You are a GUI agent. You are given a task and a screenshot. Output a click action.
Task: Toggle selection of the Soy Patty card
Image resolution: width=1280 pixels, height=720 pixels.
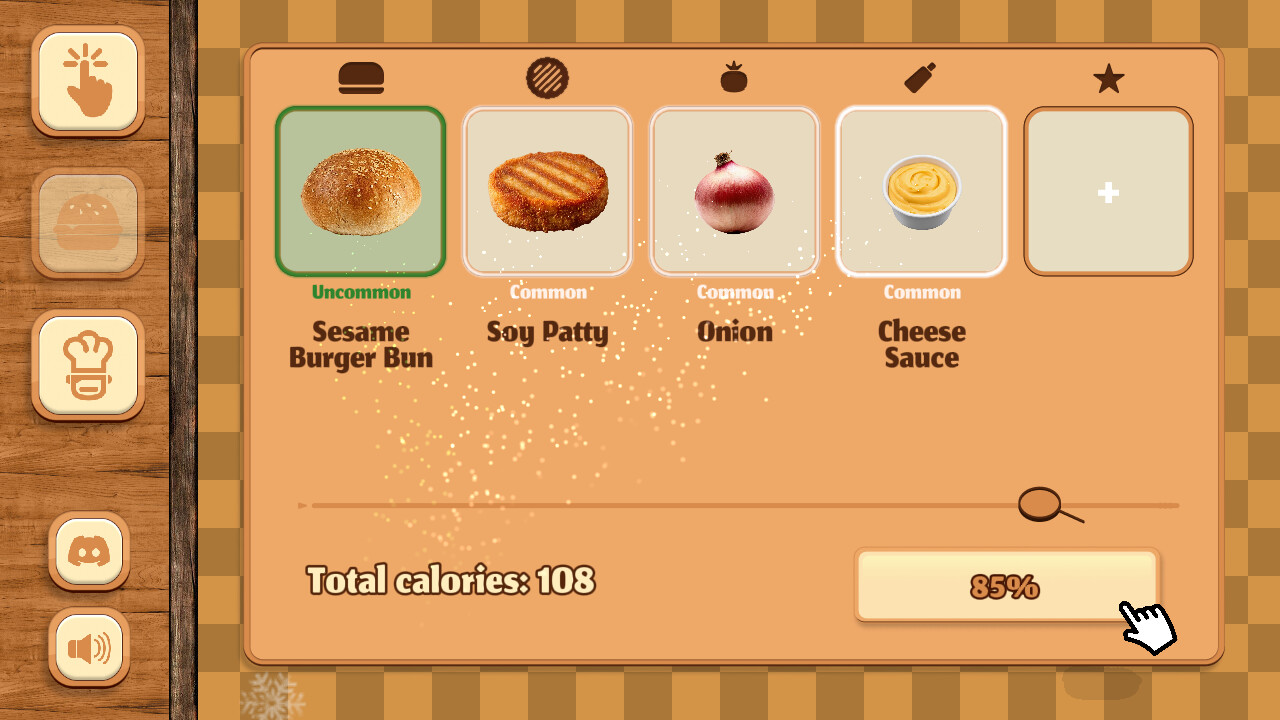coord(548,190)
